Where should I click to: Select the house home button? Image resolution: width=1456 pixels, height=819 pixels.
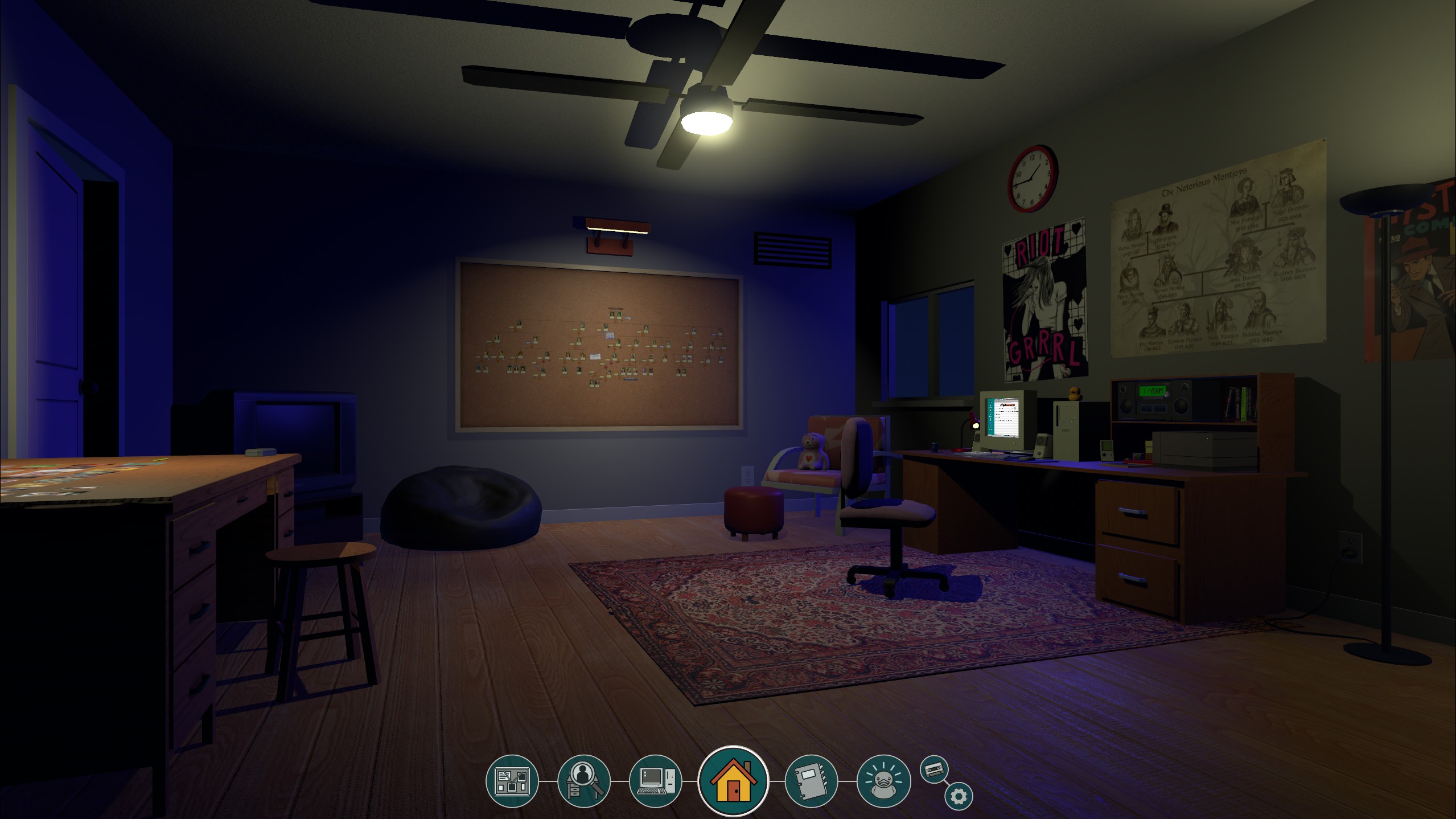[x=733, y=781]
